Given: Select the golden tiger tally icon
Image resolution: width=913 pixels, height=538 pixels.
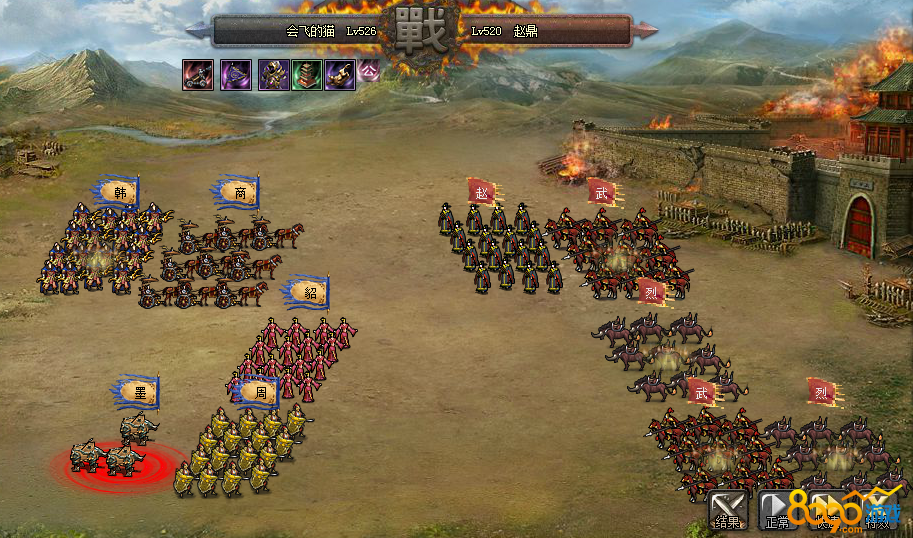Looking at the screenshot, I should pyautogui.click(x=340, y=74).
